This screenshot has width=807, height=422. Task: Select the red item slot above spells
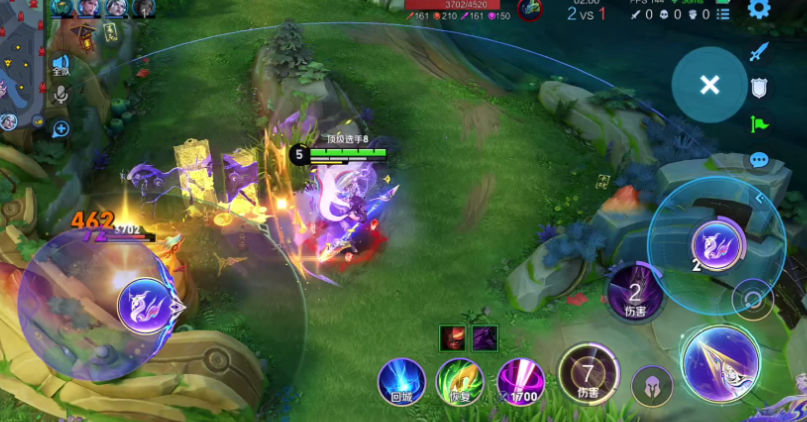tap(452, 338)
